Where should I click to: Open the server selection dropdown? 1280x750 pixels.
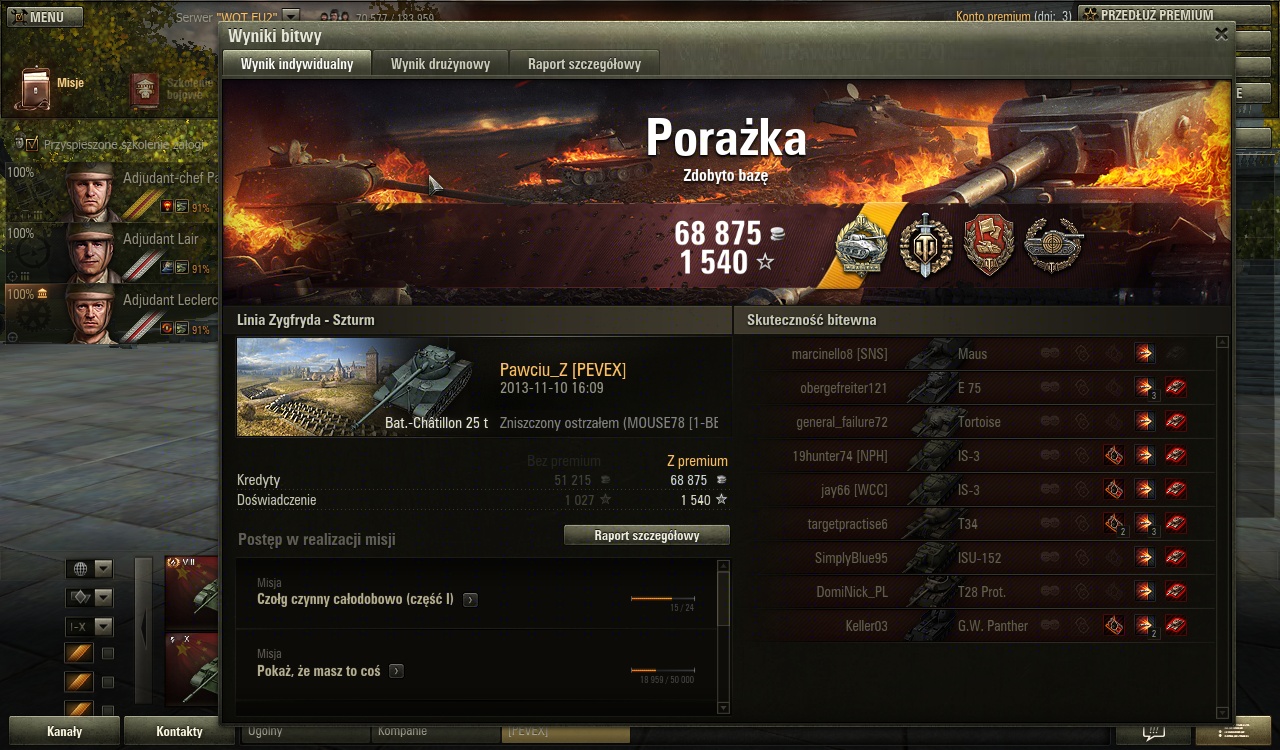(291, 17)
